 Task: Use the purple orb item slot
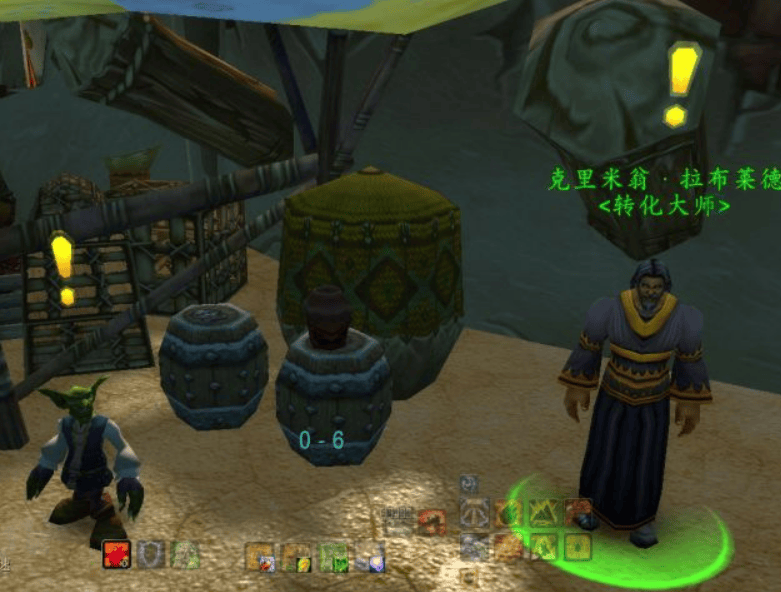369,556
